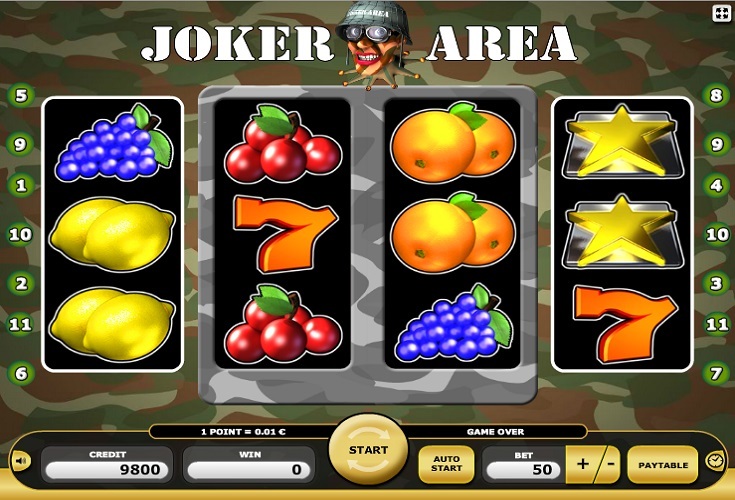Select payline number 5 indicator
Screen dimensions: 735x500
point(20,96)
